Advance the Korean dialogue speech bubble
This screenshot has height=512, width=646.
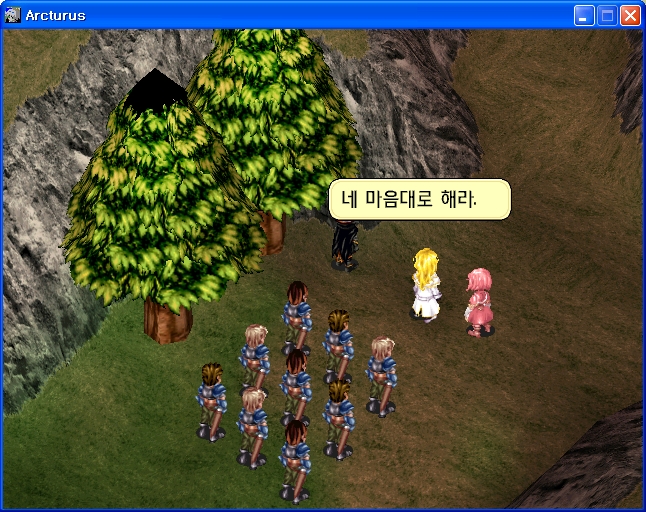[x=419, y=199]
